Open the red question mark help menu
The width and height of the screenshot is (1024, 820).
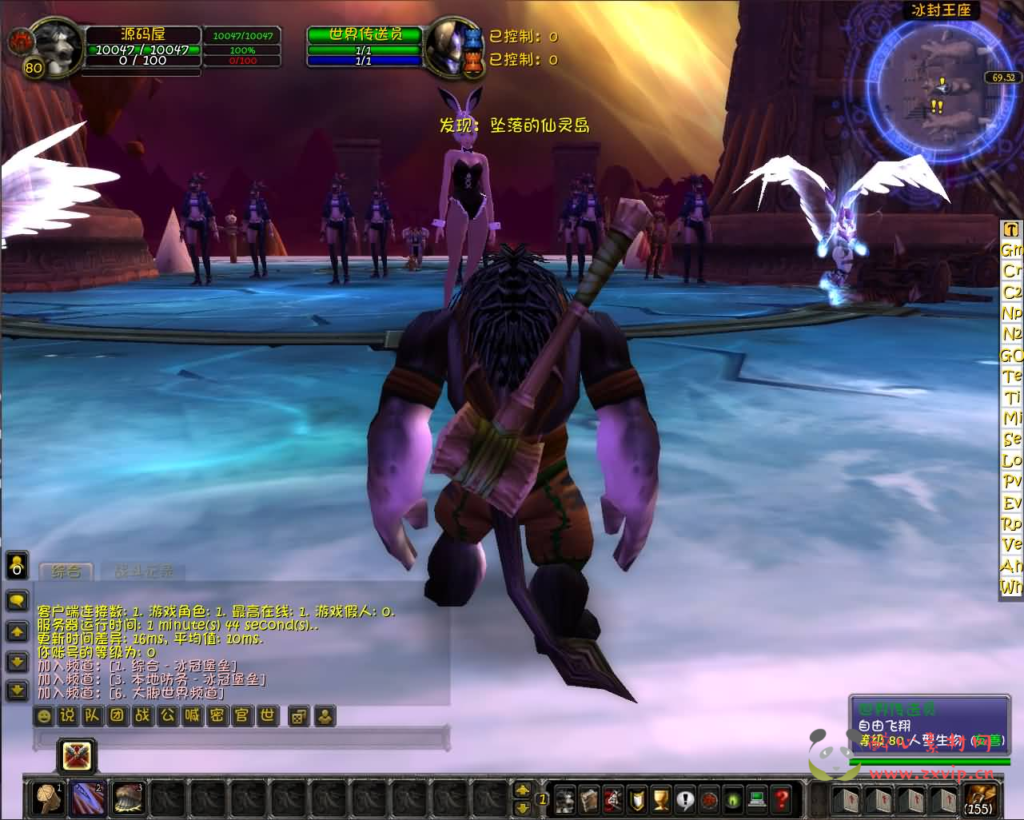782,799
